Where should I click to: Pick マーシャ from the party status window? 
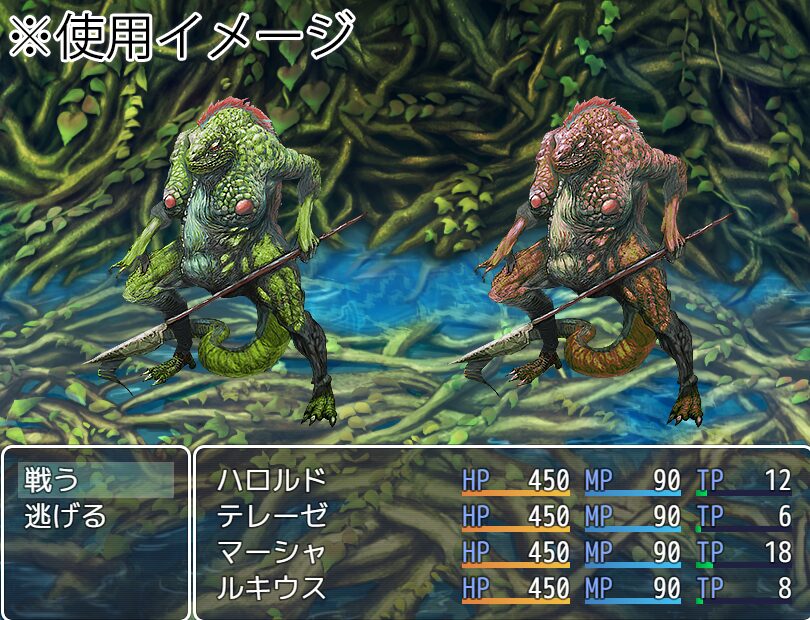(272, 552)
